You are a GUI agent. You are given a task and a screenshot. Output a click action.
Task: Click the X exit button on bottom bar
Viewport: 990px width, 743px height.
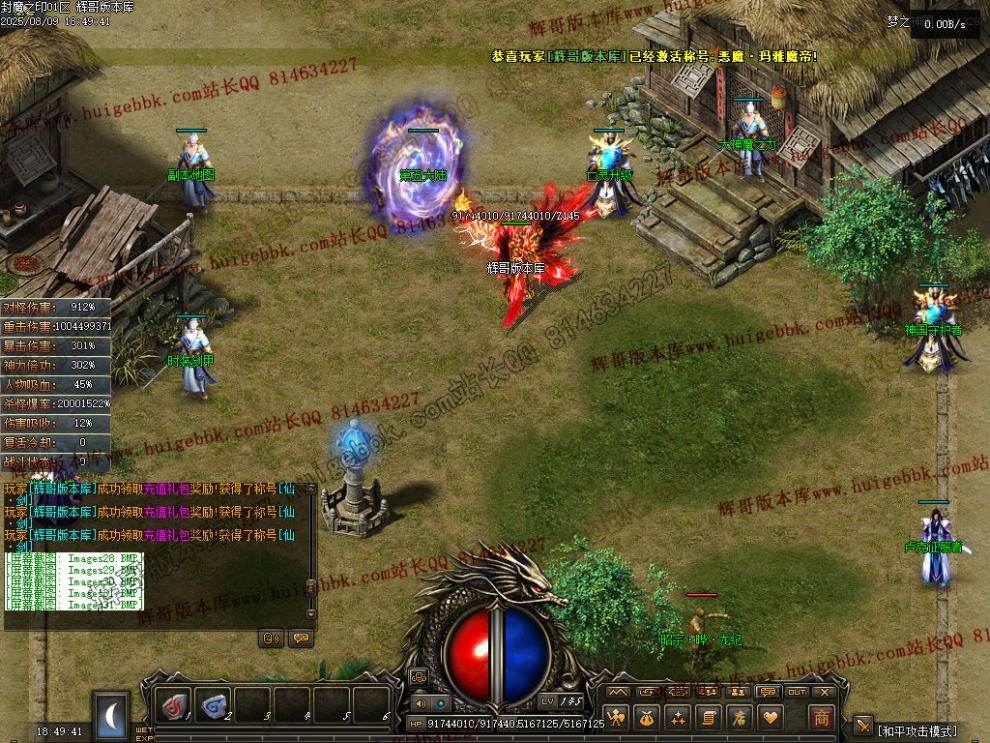click(x=825, y=691)
